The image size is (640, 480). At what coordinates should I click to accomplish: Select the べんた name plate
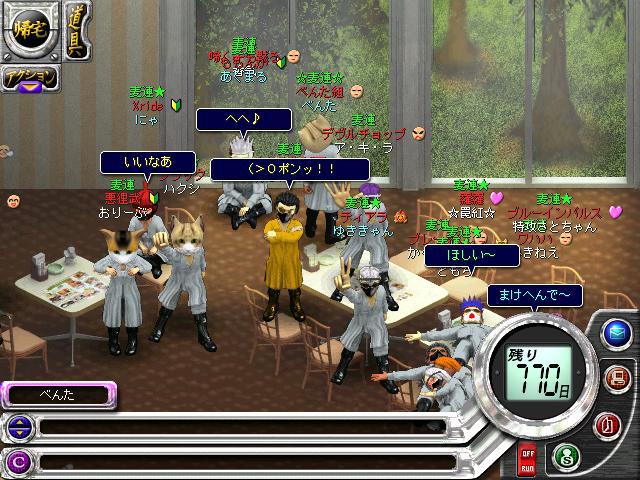coord(60,394)
